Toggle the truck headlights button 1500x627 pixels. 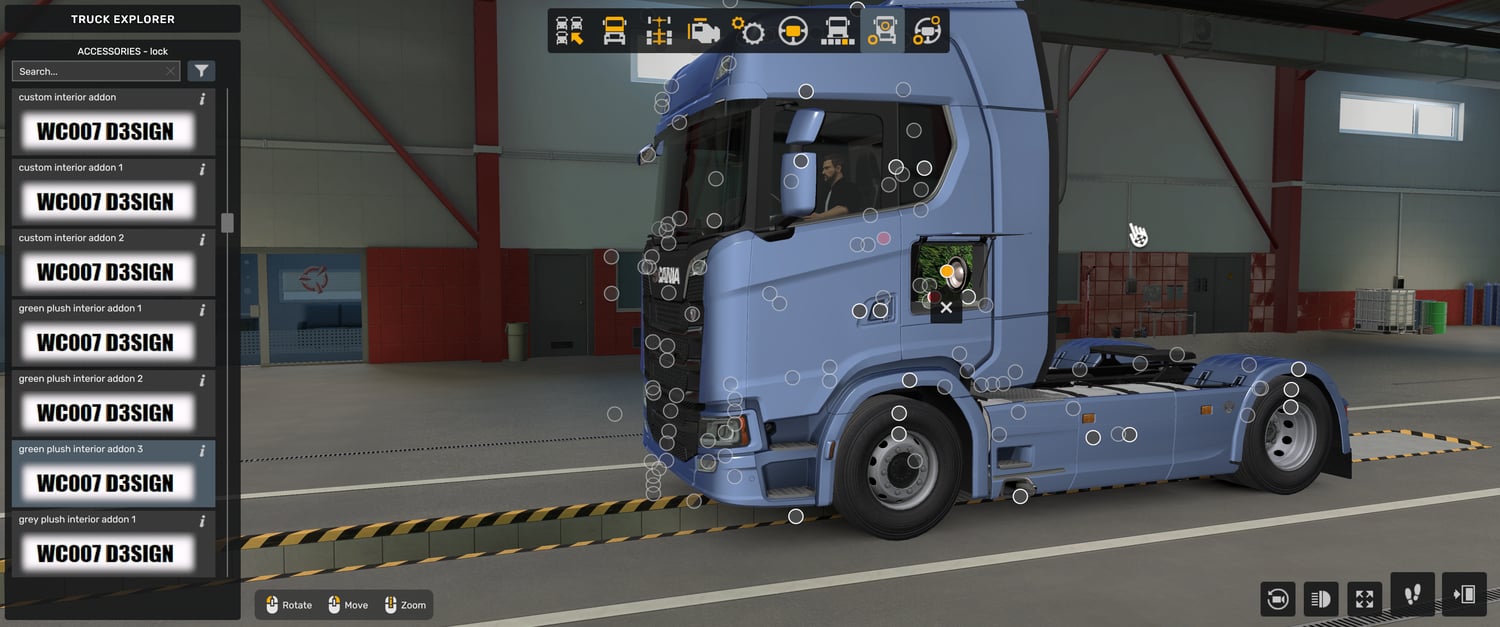coord(1321,599)
